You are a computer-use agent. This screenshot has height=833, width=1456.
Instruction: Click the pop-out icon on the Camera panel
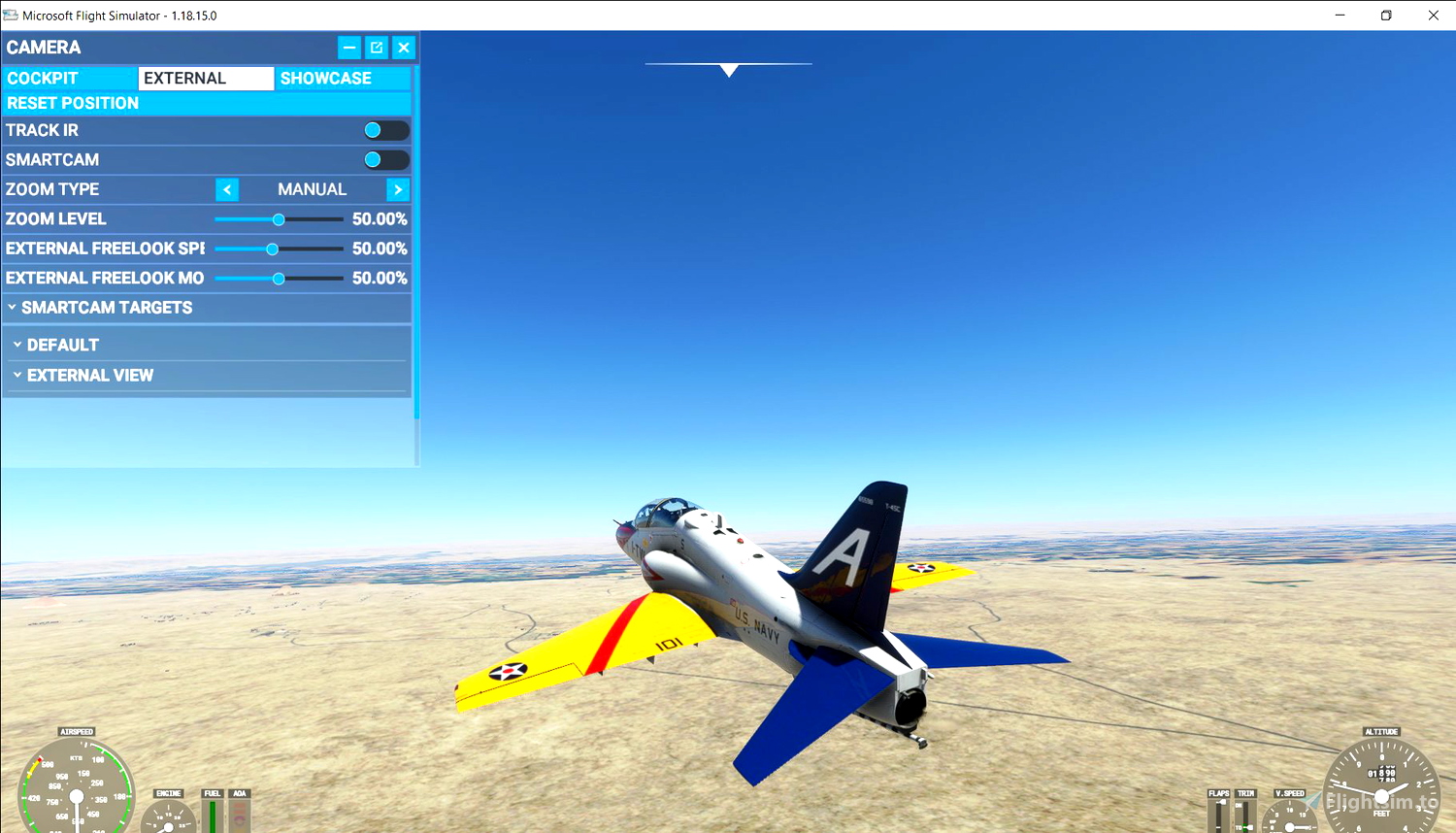click(377, 47)
